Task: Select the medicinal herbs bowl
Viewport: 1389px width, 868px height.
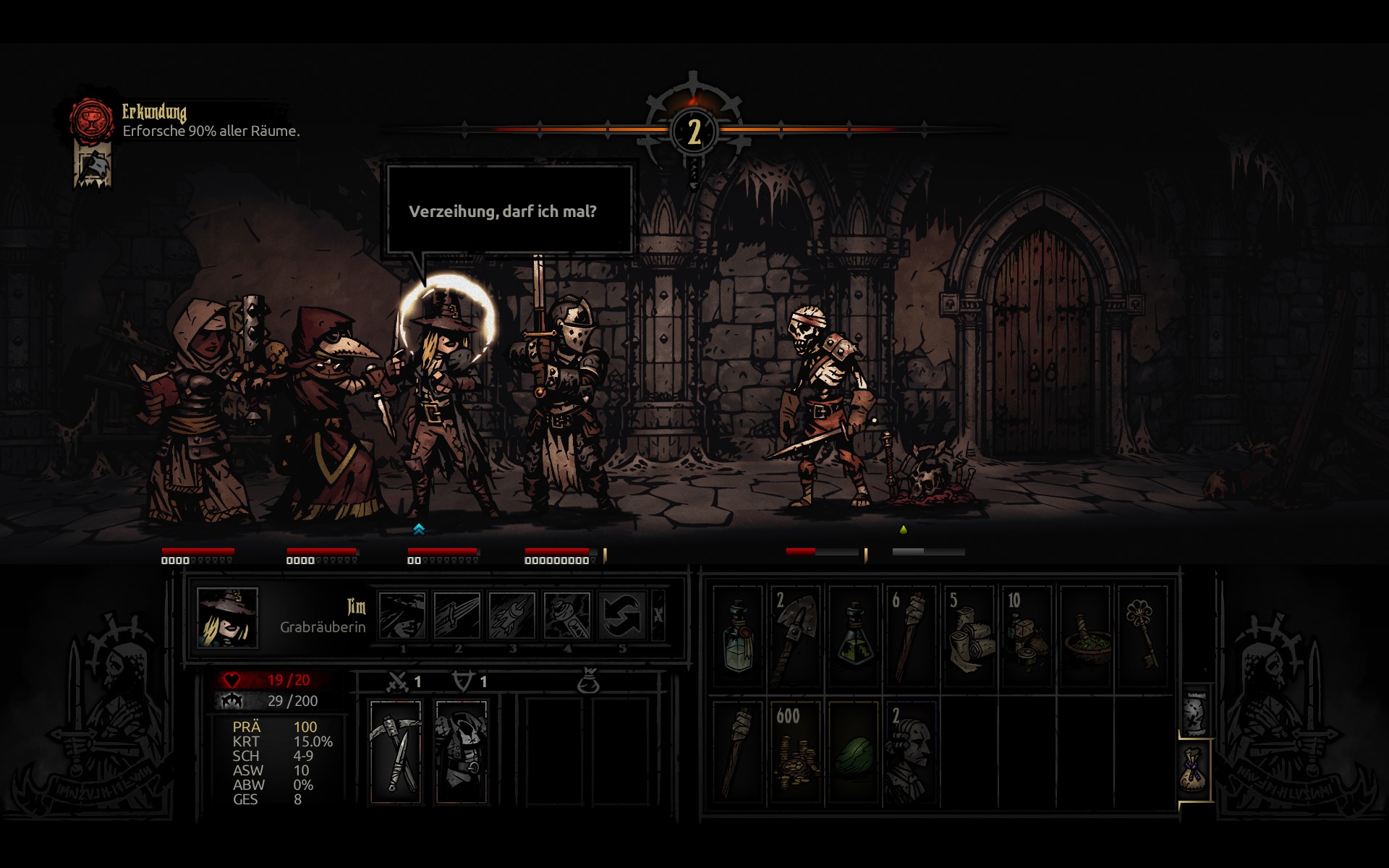Action: [1084, 637]
